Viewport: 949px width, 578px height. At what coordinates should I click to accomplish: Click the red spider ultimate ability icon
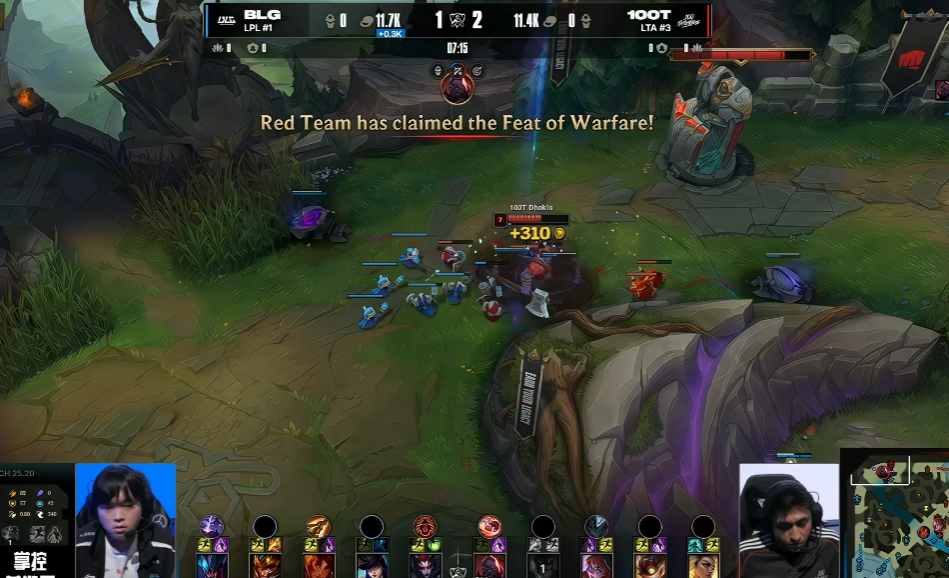425,527
